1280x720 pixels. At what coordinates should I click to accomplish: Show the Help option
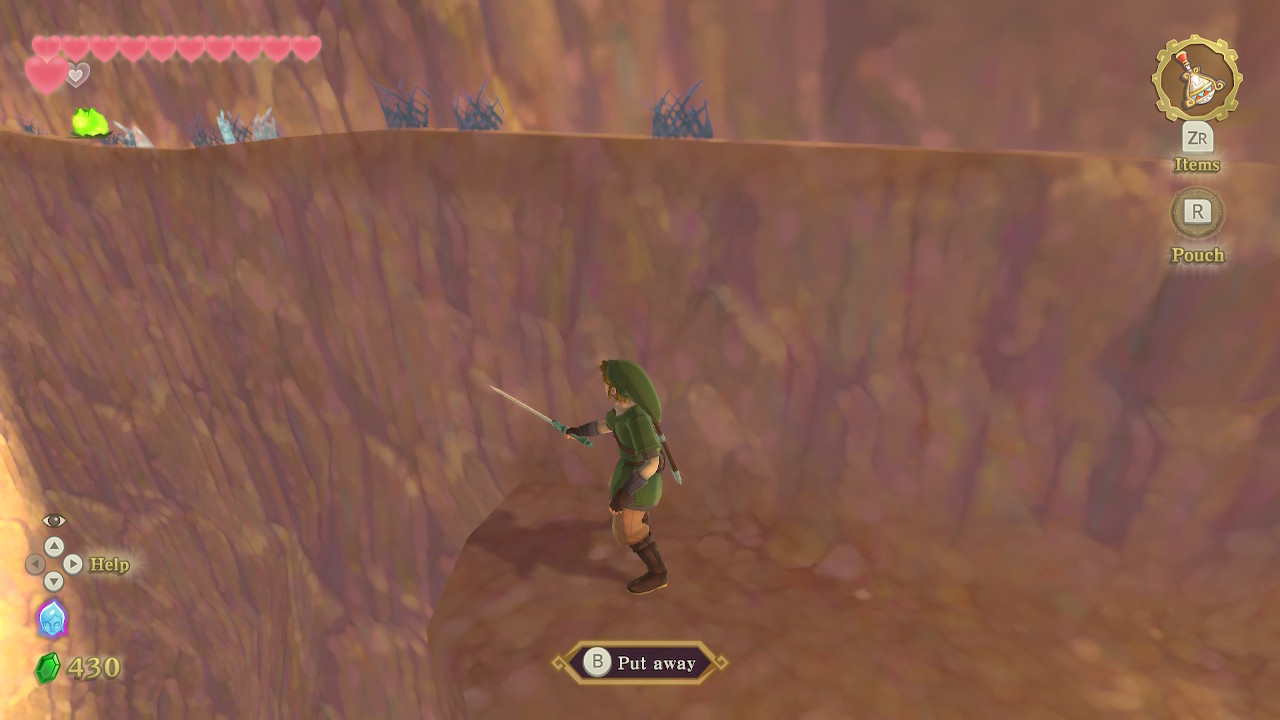coord(109,564)
